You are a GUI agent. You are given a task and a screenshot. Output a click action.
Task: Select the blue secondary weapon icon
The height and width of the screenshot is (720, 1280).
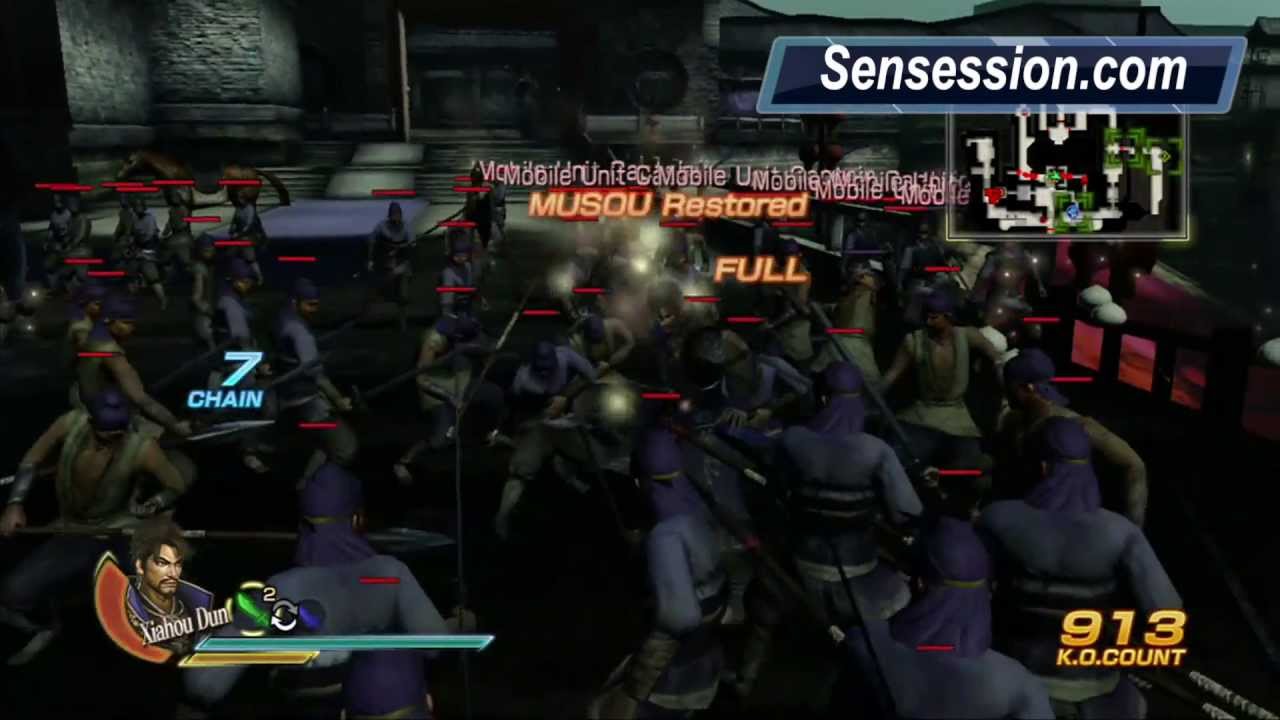(310, 611)
